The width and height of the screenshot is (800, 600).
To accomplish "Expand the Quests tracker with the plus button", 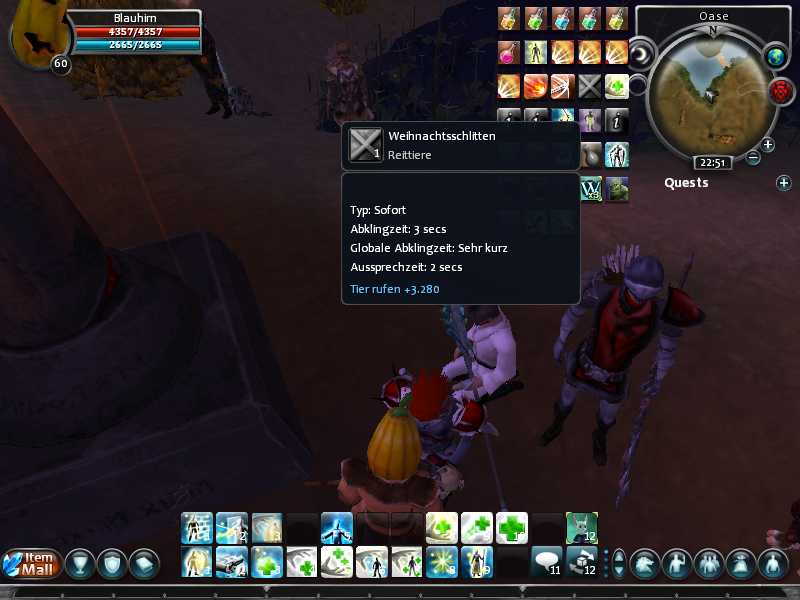I will 783,183.
